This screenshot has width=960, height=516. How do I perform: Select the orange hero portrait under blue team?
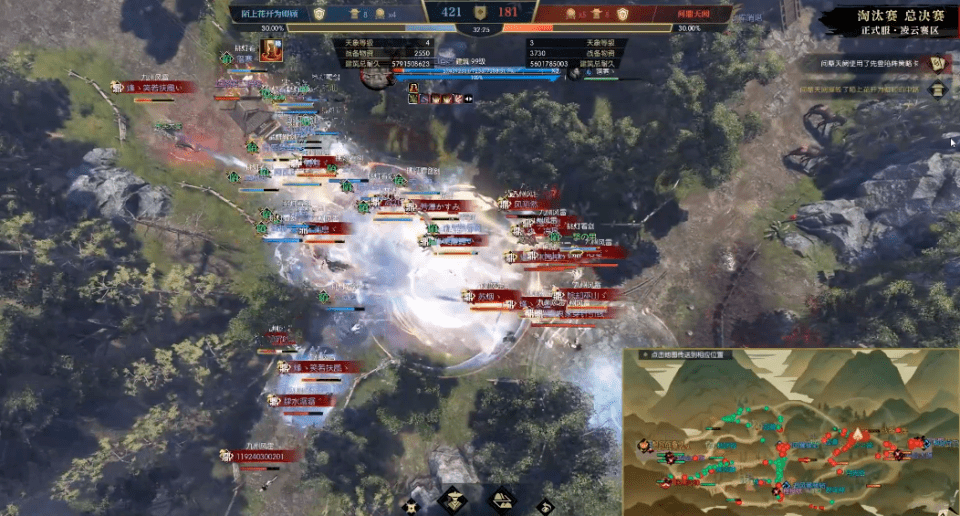tap(270, 49)
